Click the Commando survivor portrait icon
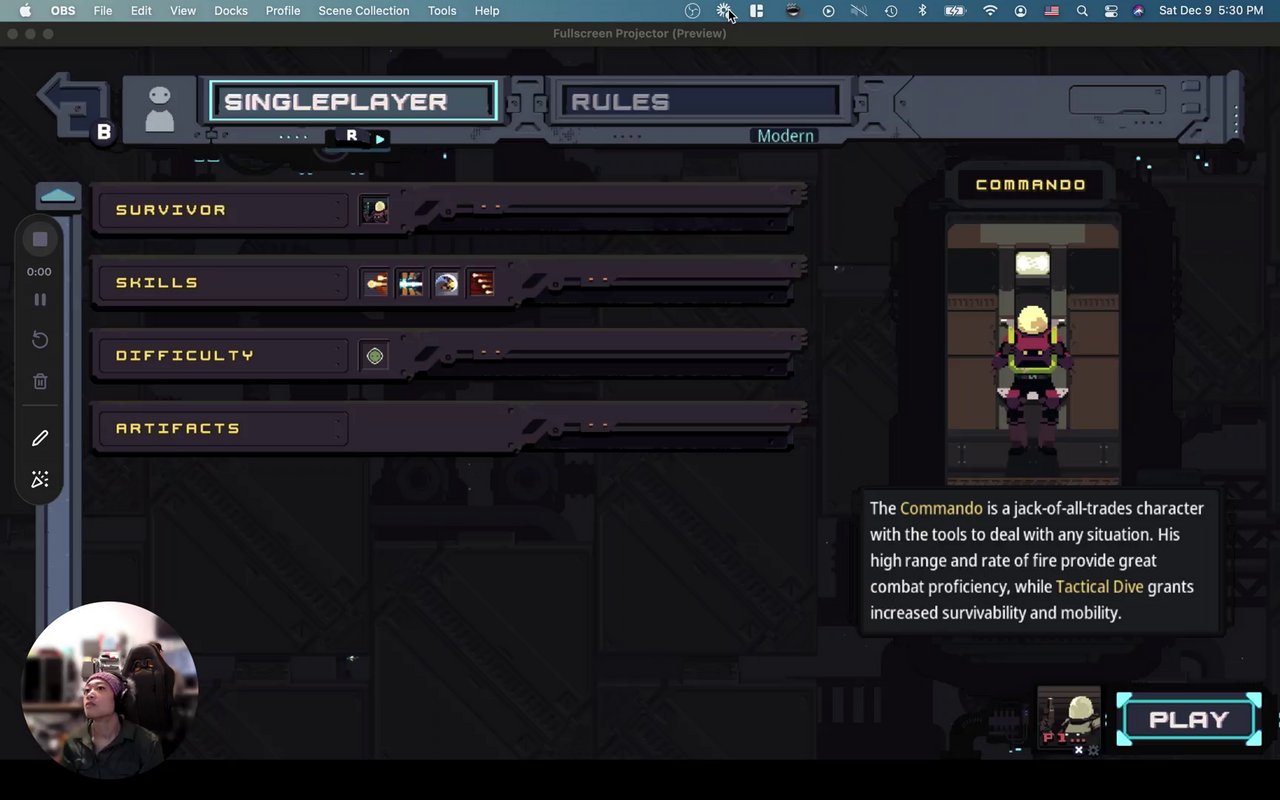This screenshot has width=1280, height=800. (x=374, y=210)
